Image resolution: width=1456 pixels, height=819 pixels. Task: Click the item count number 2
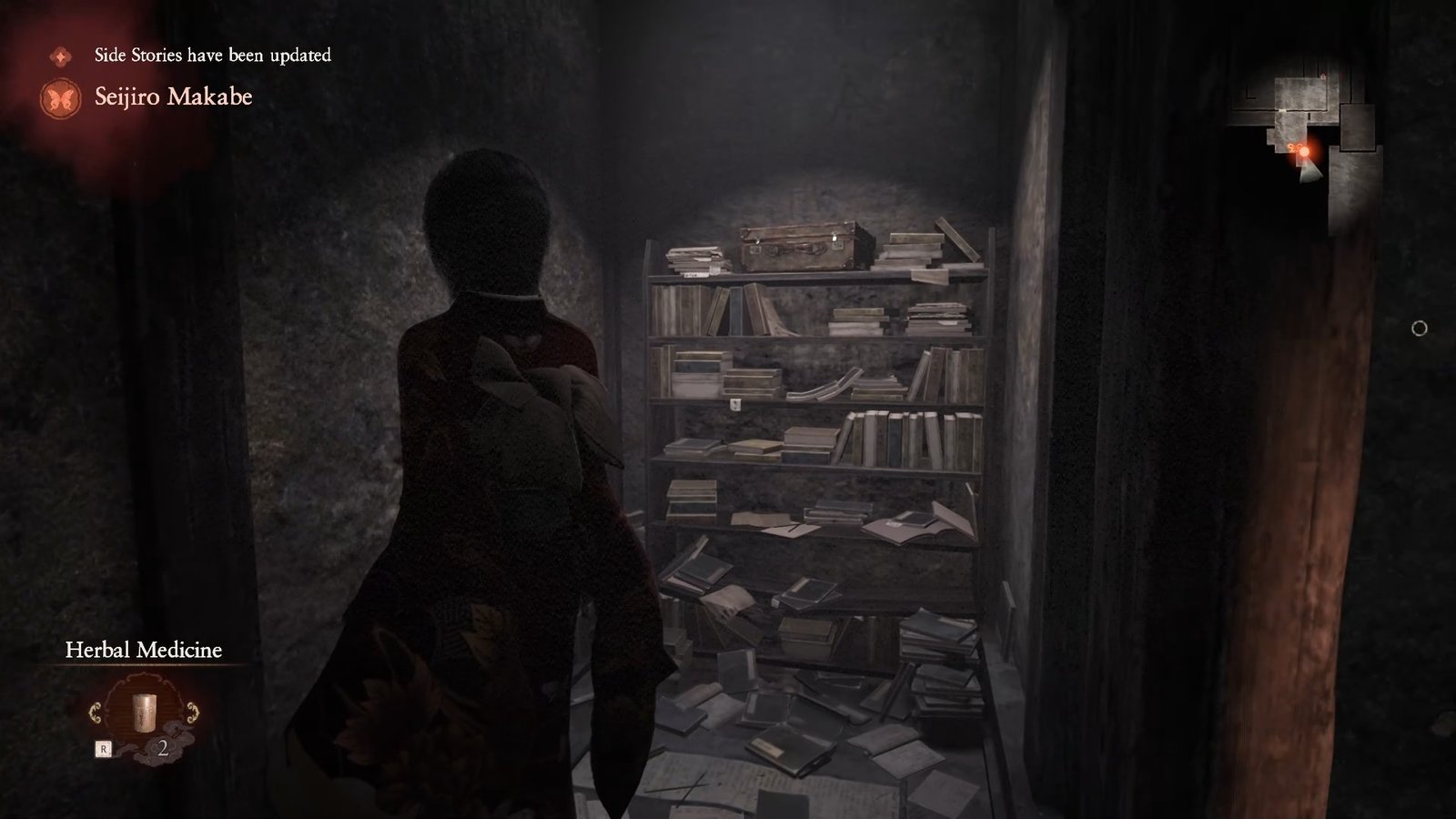pos(163,748)
